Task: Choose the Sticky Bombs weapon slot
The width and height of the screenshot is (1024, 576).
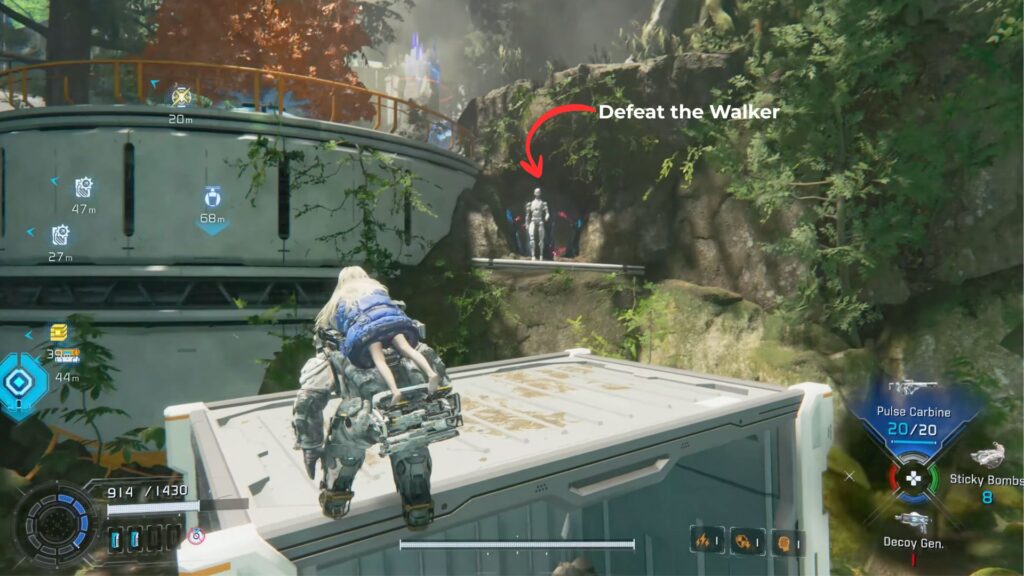Action: pyautogui.click(x=987, y=457)
